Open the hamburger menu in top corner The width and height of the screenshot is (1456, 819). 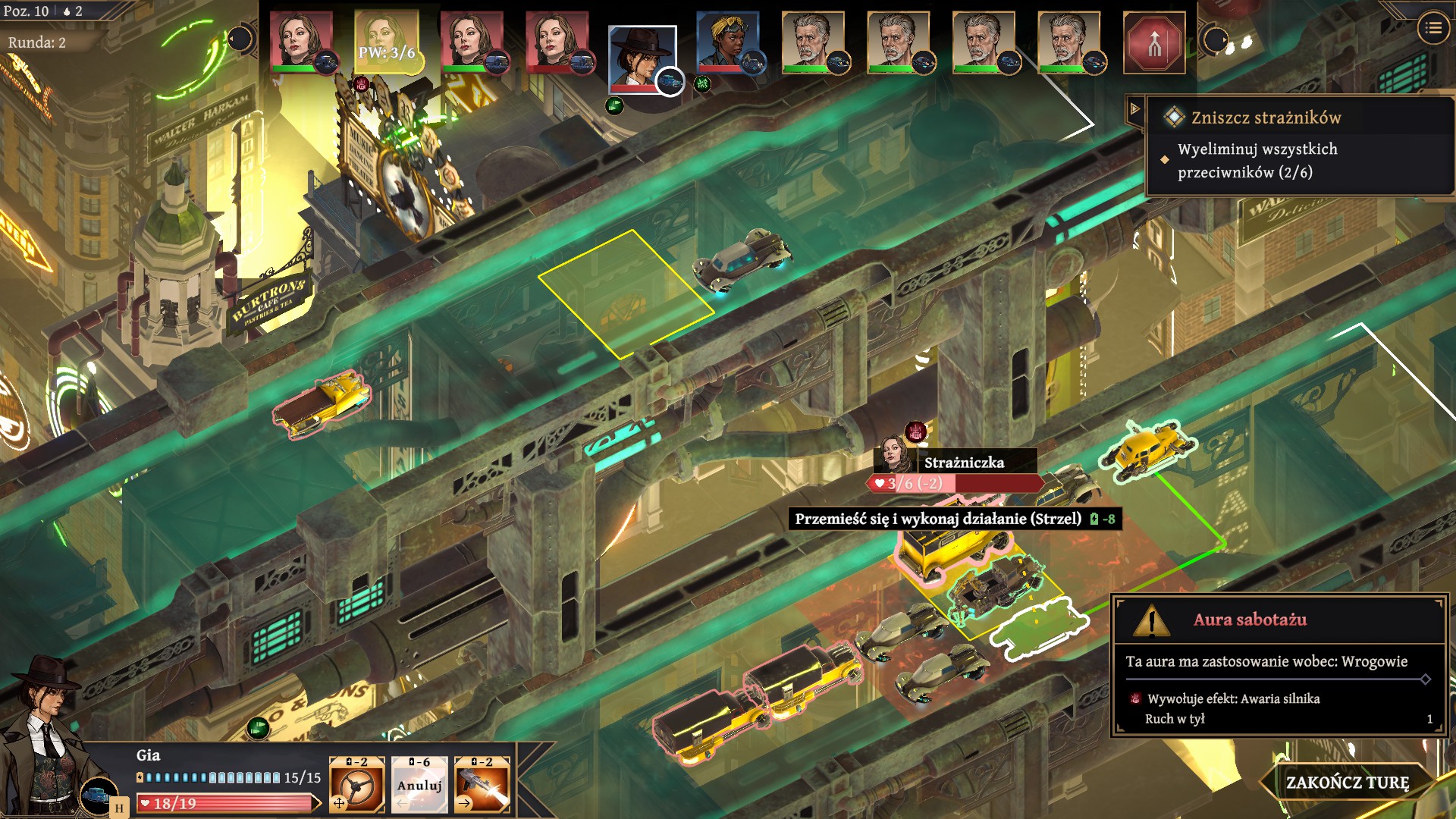[1432, 29]
